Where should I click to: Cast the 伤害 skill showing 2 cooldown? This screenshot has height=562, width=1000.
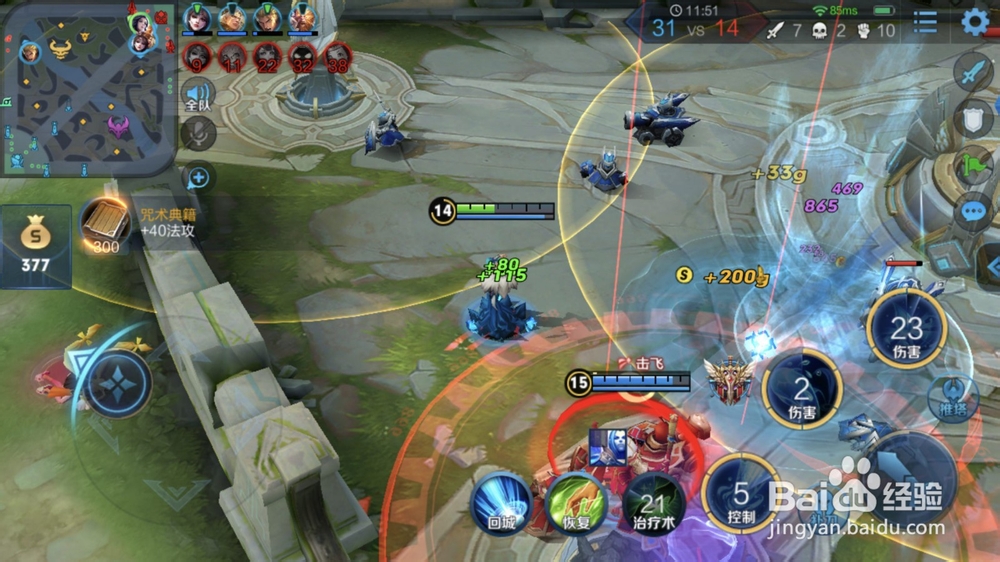pyautogui.click(x=802, y=390)
